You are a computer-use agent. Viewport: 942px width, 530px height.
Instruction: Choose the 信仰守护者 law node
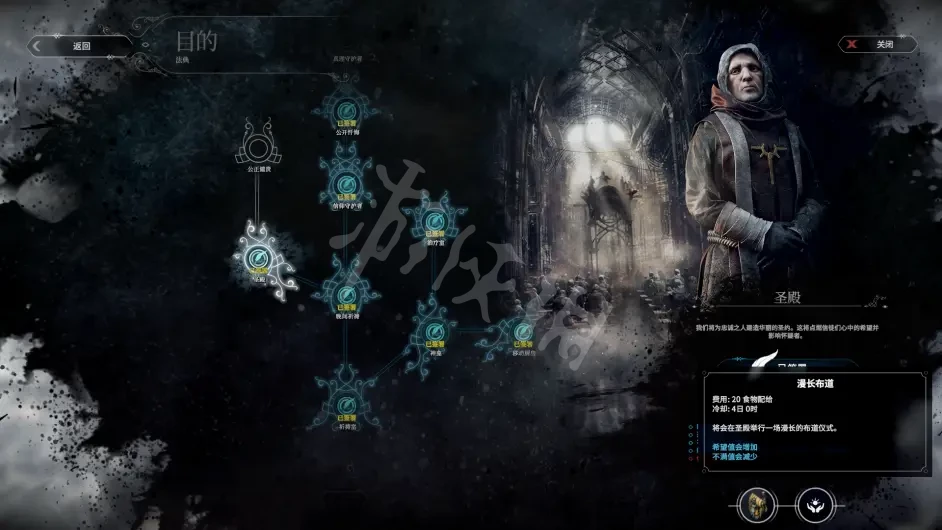point(346,185)
